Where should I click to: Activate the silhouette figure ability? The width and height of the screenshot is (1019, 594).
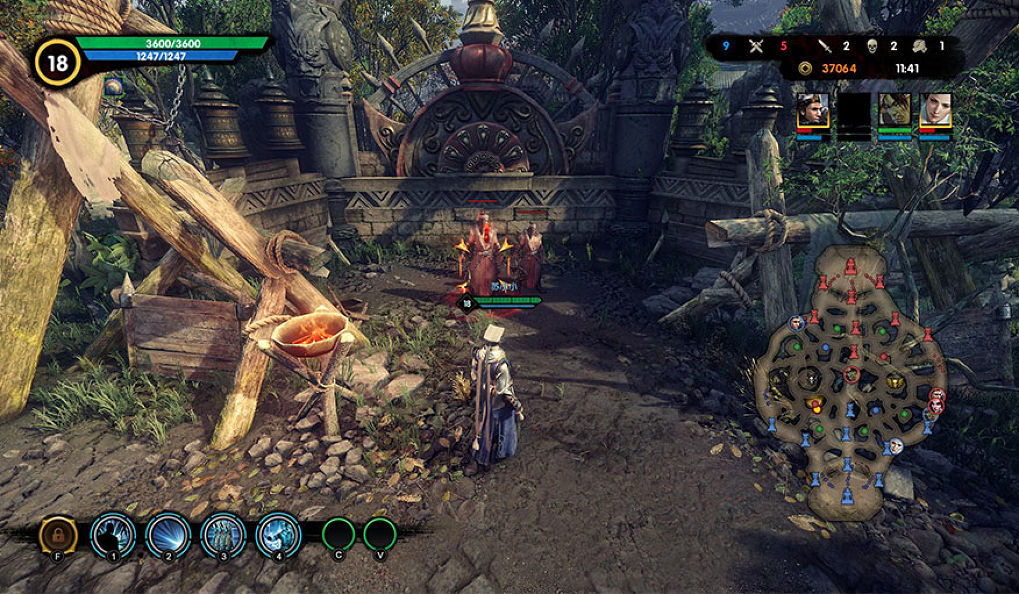pyautogui.click(x=113, y=535)
